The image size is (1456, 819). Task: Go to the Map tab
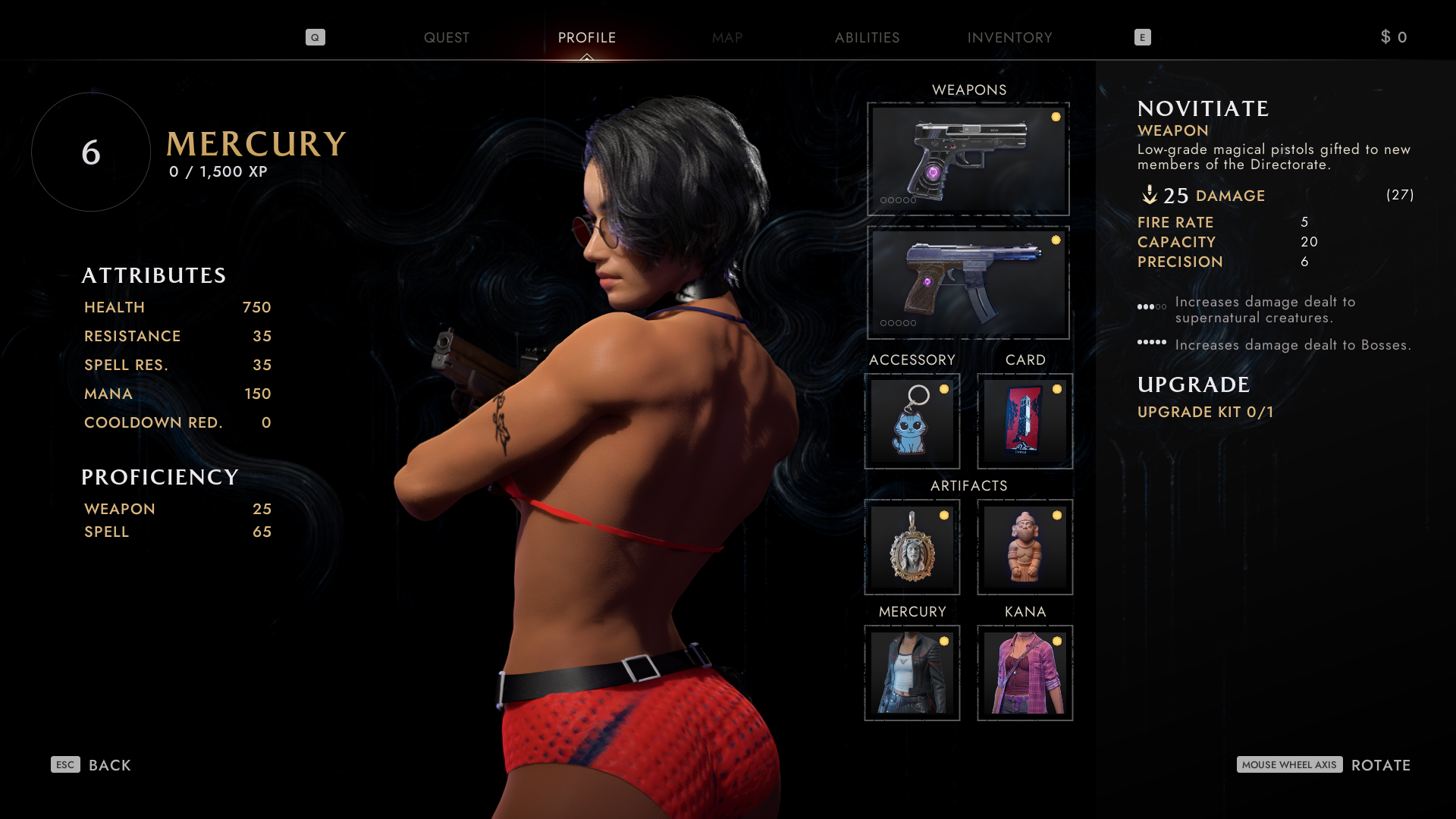pyautogui.click(x=726, y=38)
